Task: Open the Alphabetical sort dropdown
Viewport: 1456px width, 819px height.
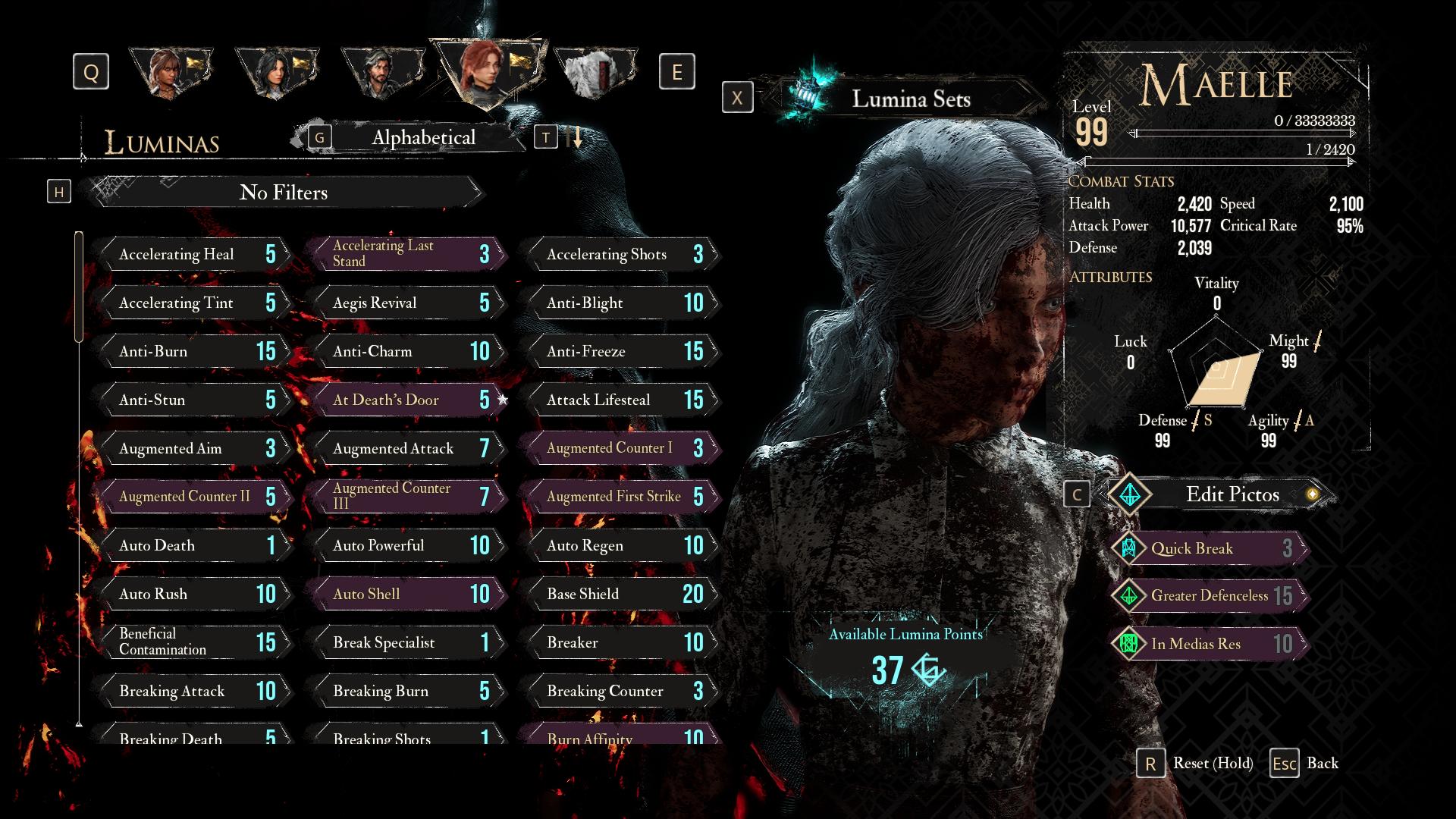Action: pos(423,137)
